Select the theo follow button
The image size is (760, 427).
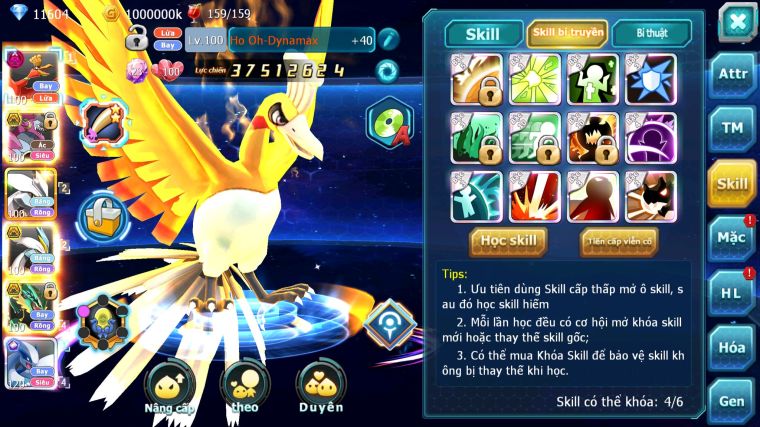tap(244, 388)
